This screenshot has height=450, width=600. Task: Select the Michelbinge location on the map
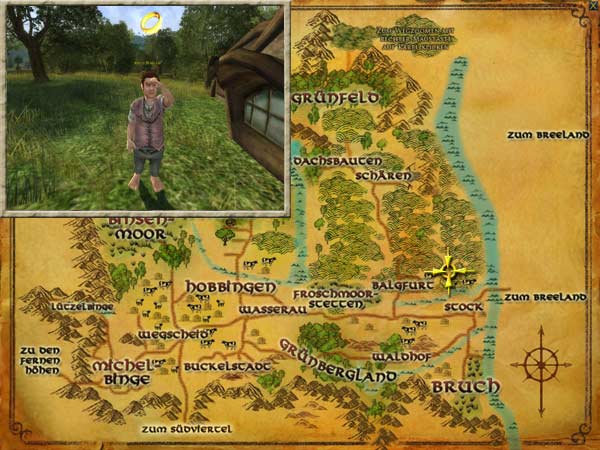coord(123,371)
